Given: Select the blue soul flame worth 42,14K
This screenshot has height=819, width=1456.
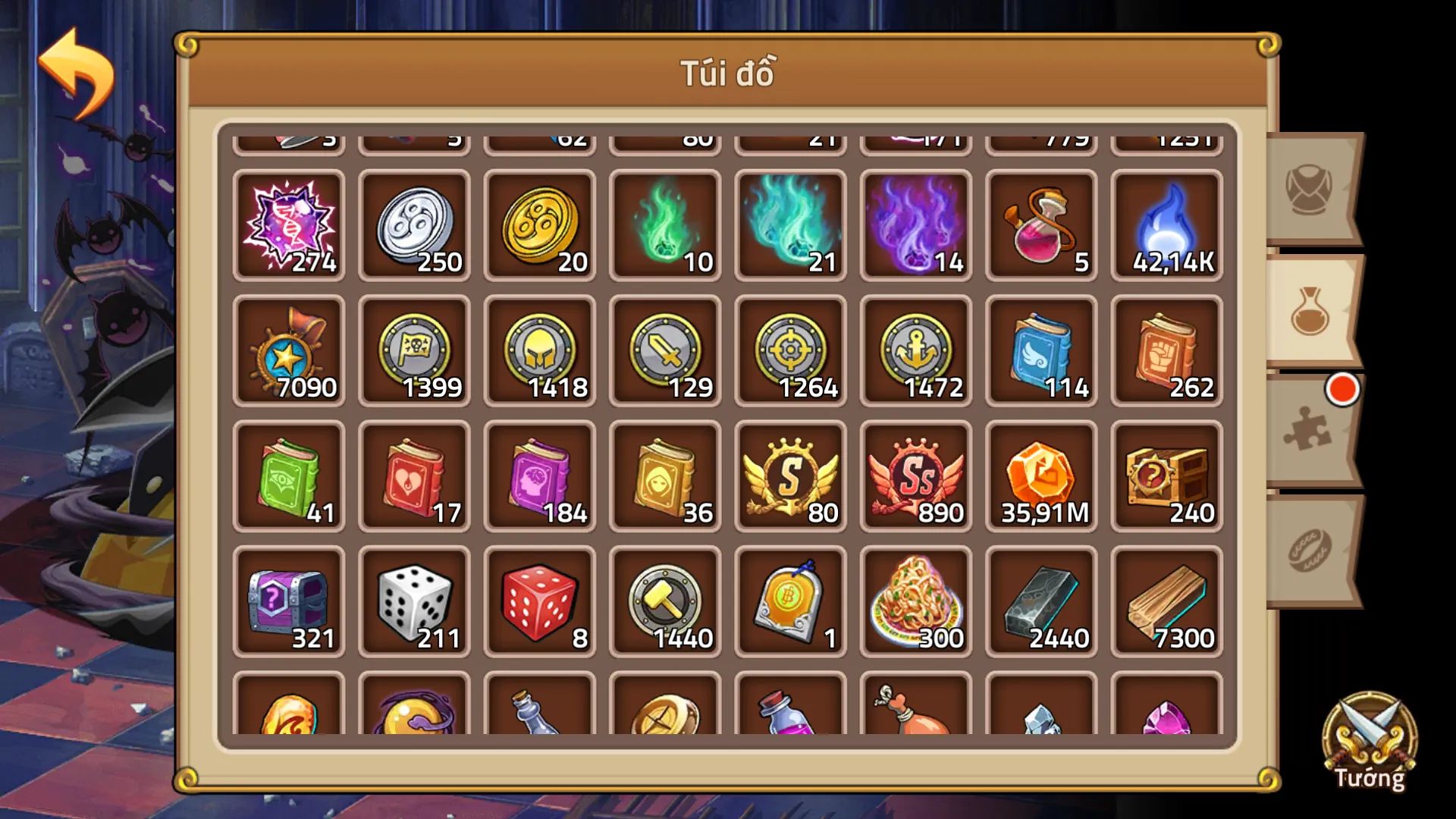Looking at the screenshot, I should [1166, 224].
